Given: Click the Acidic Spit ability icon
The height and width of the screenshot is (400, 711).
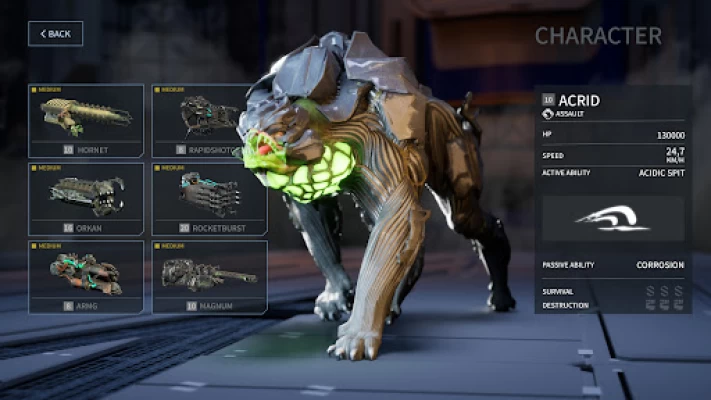Looking at the screenshot, I should click(x=613, y=217).
